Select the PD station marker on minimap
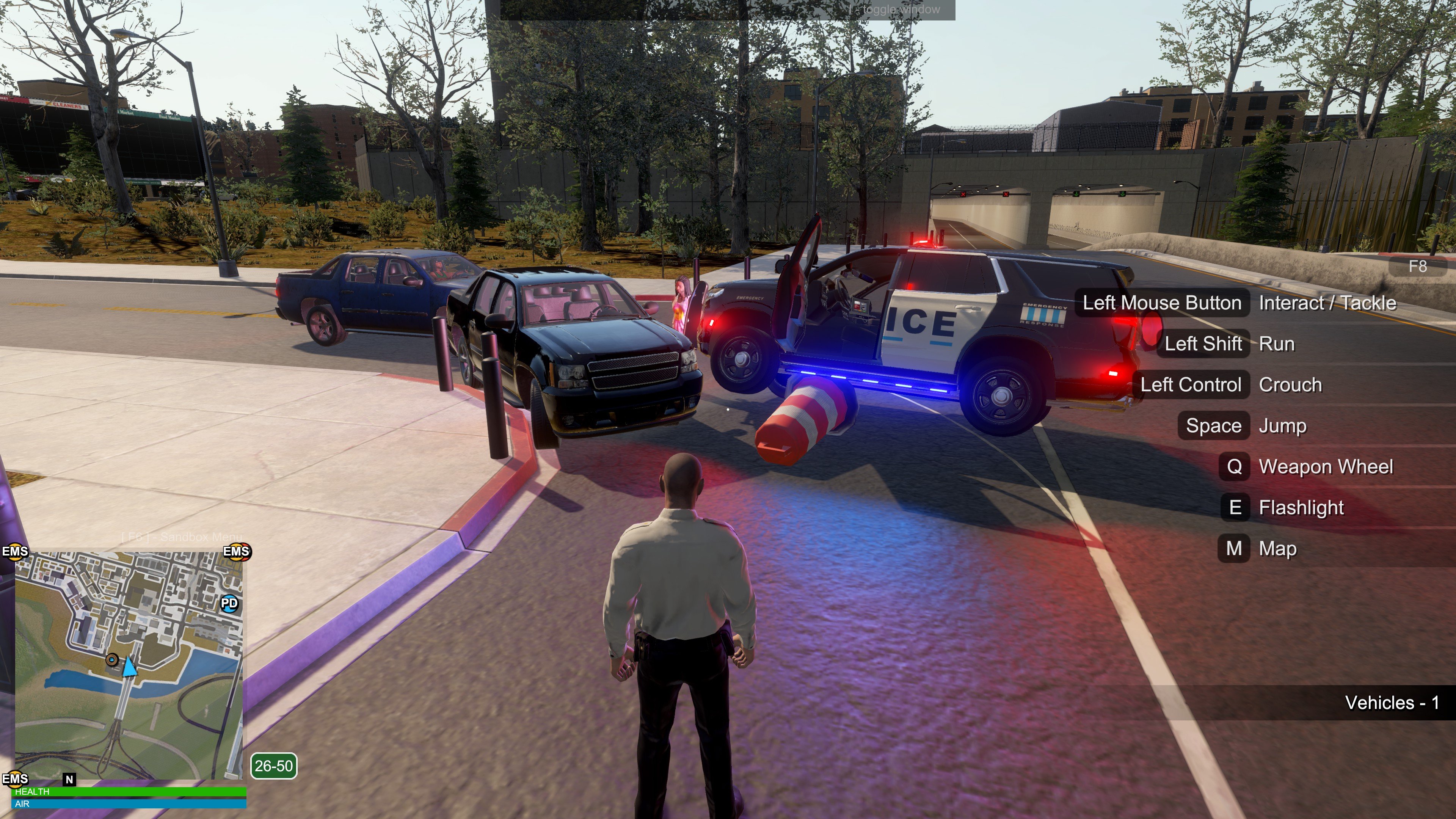 point(229,603)
